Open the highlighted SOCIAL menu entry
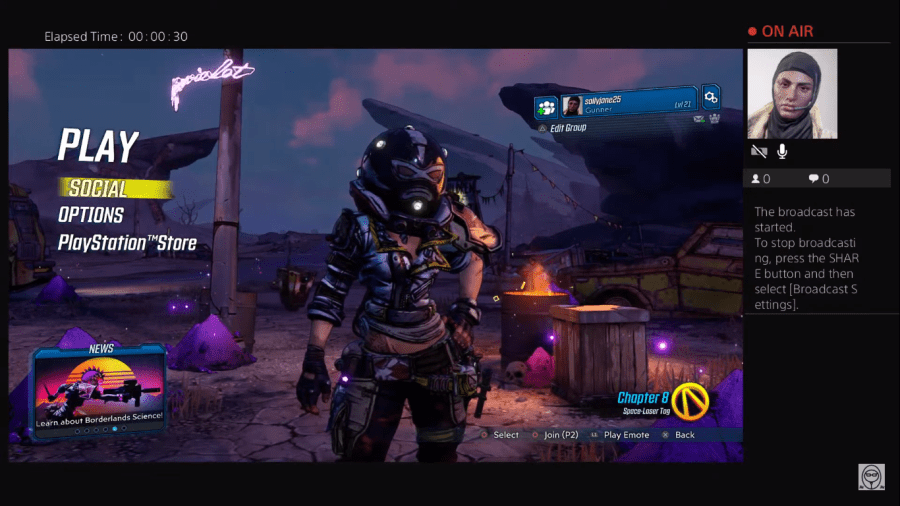 coord(98,188)
